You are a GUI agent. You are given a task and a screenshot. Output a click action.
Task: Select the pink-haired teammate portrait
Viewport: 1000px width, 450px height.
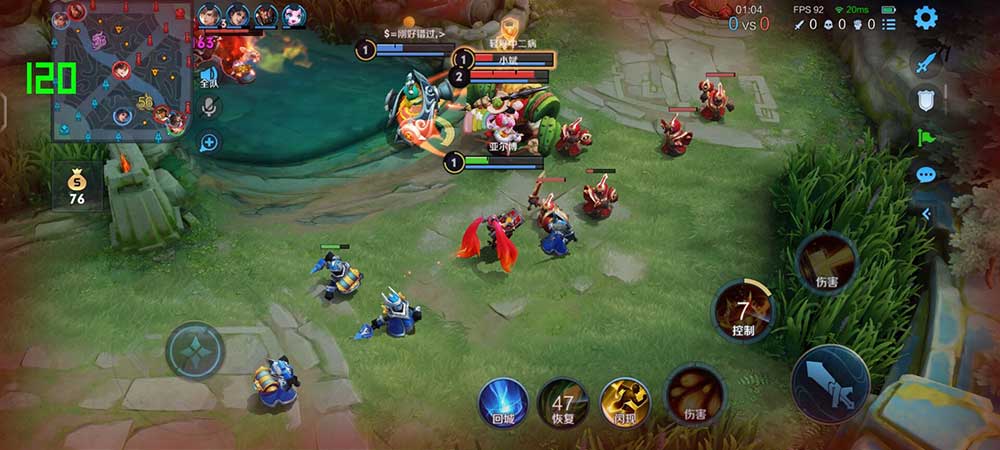pos(293,15)
